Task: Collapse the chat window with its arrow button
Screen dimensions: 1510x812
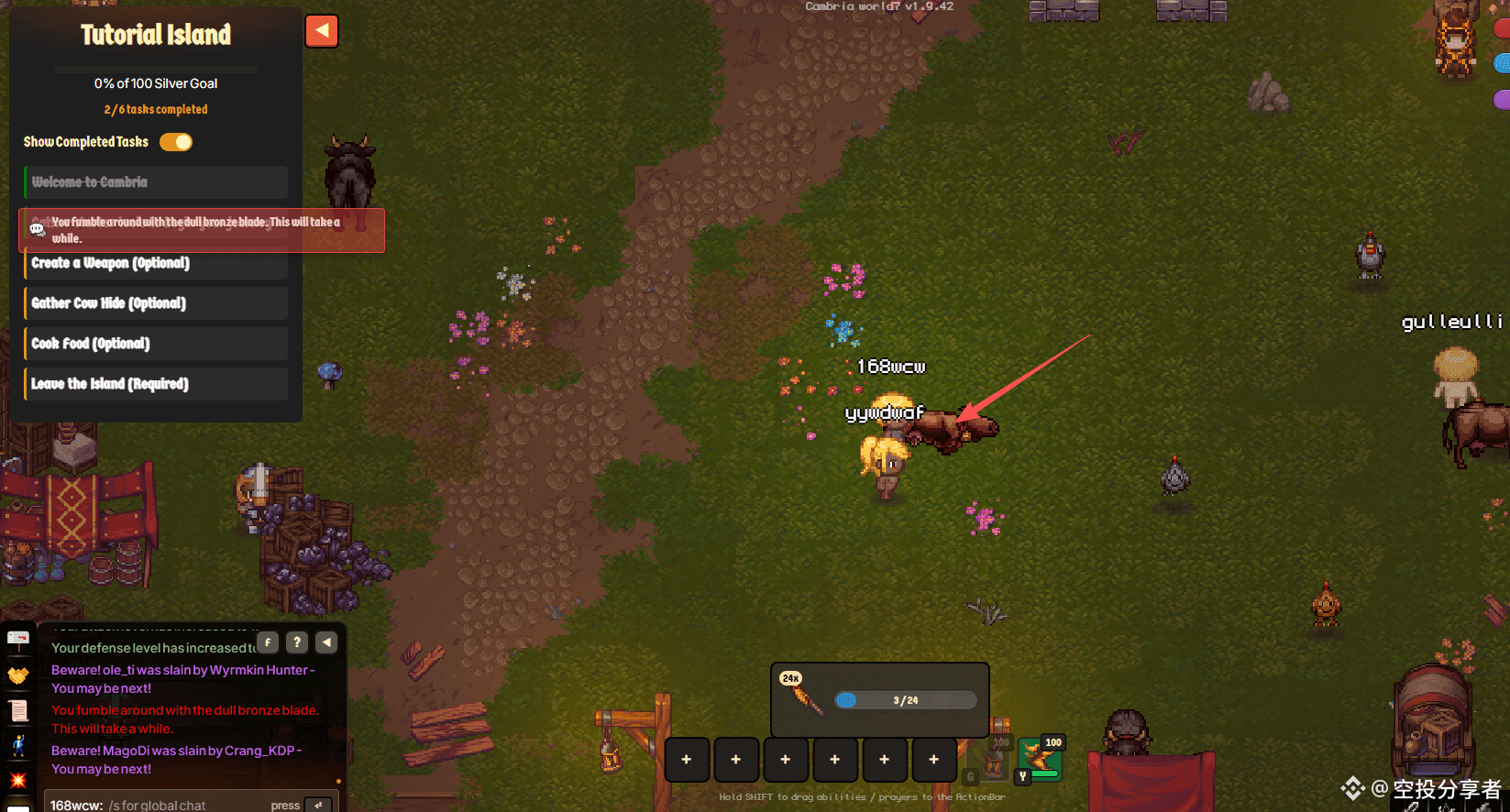Action: coord(326,642)
